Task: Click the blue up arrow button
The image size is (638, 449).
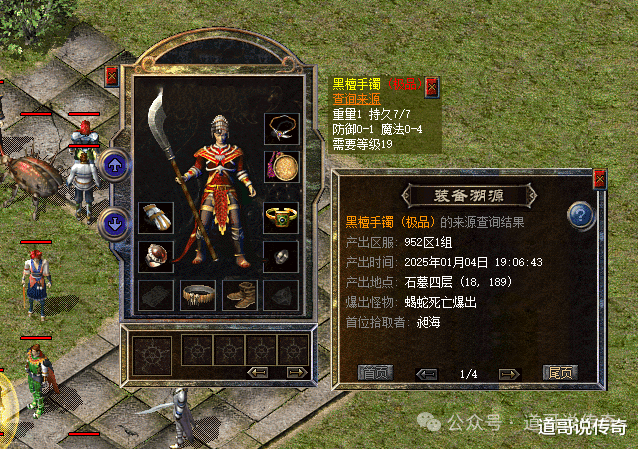Action: tap(114, 163)
